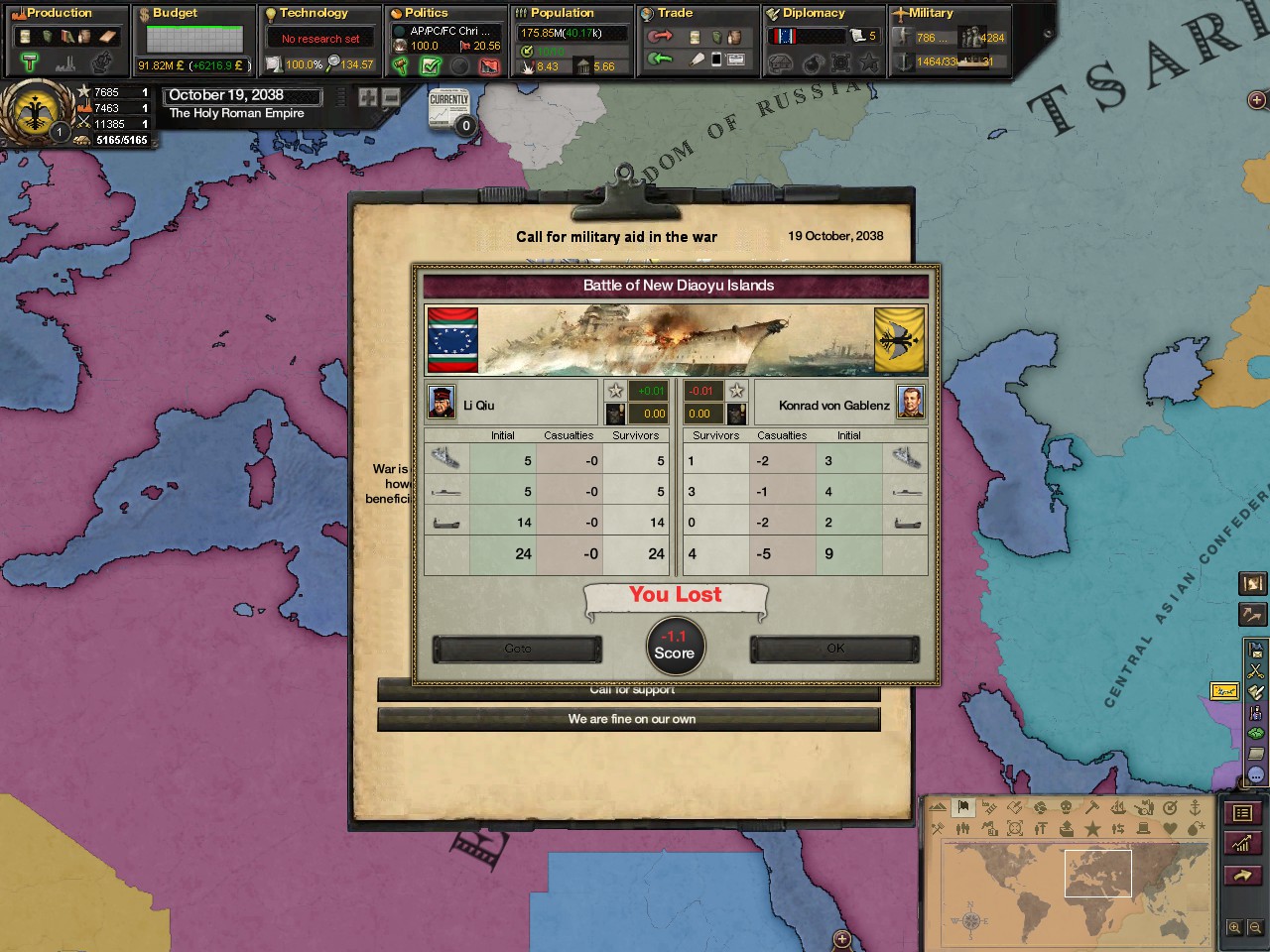Select Li Qiu's leader portrait
This screenshot has width=1270, height=952.
coord(442,403)
